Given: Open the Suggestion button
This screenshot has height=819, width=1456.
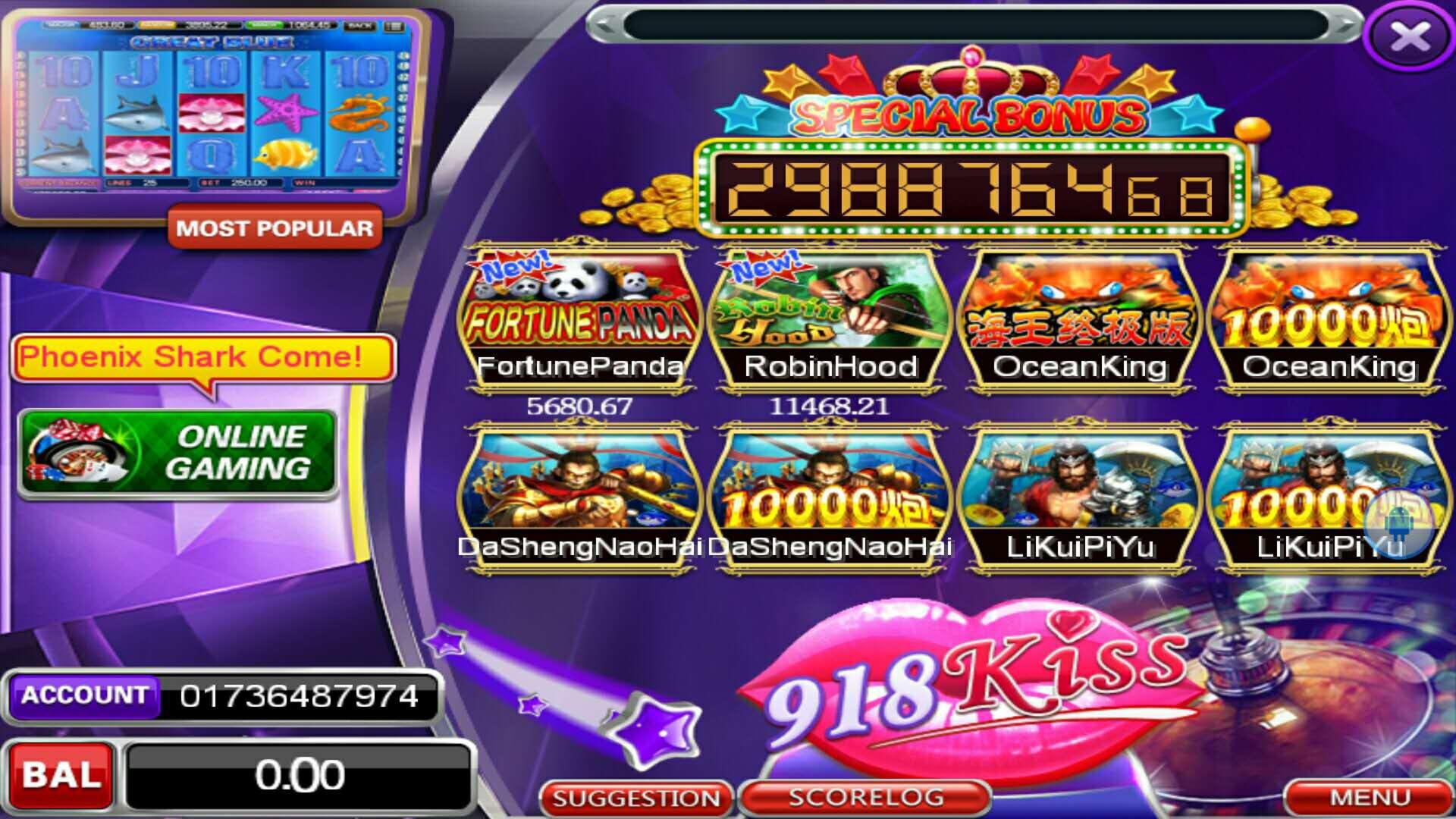Looking at the screenshot, I should pos(635,798).
